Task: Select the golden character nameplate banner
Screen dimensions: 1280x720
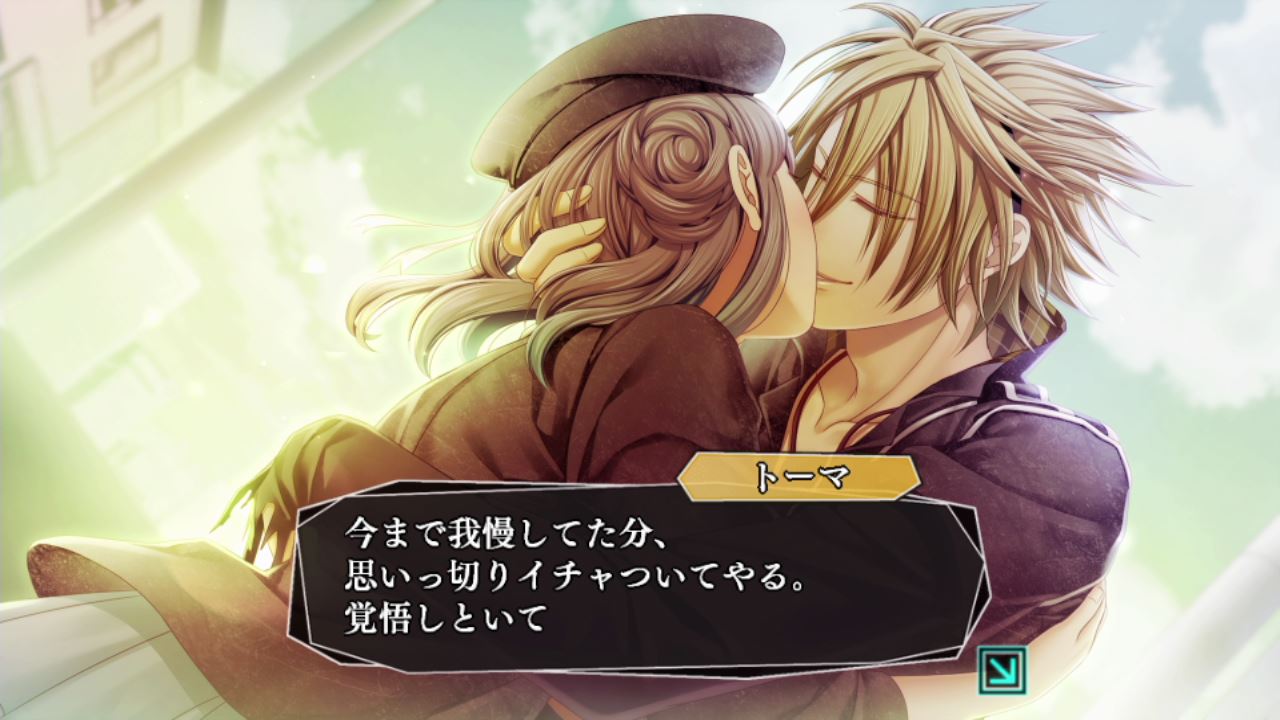Action: pos(800,478)
